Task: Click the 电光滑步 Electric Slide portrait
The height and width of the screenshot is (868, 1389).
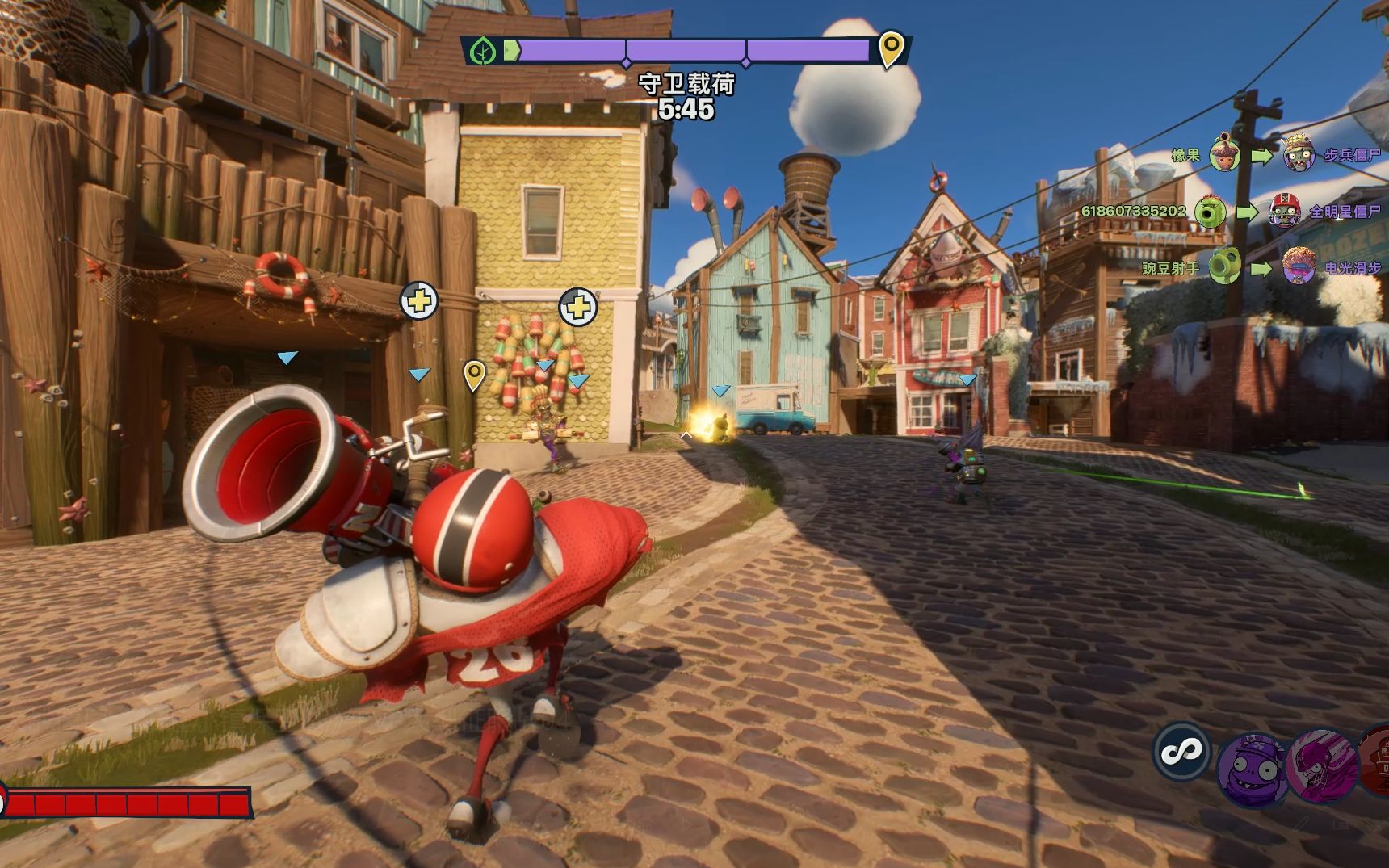Action: pos(1299,266)
